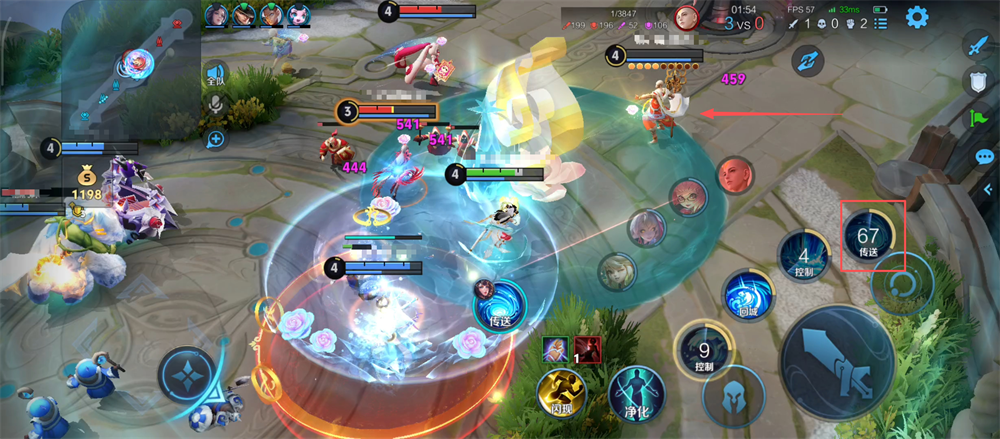
Task: Open the chat bubble quick messages
Action: click(984, 156)
